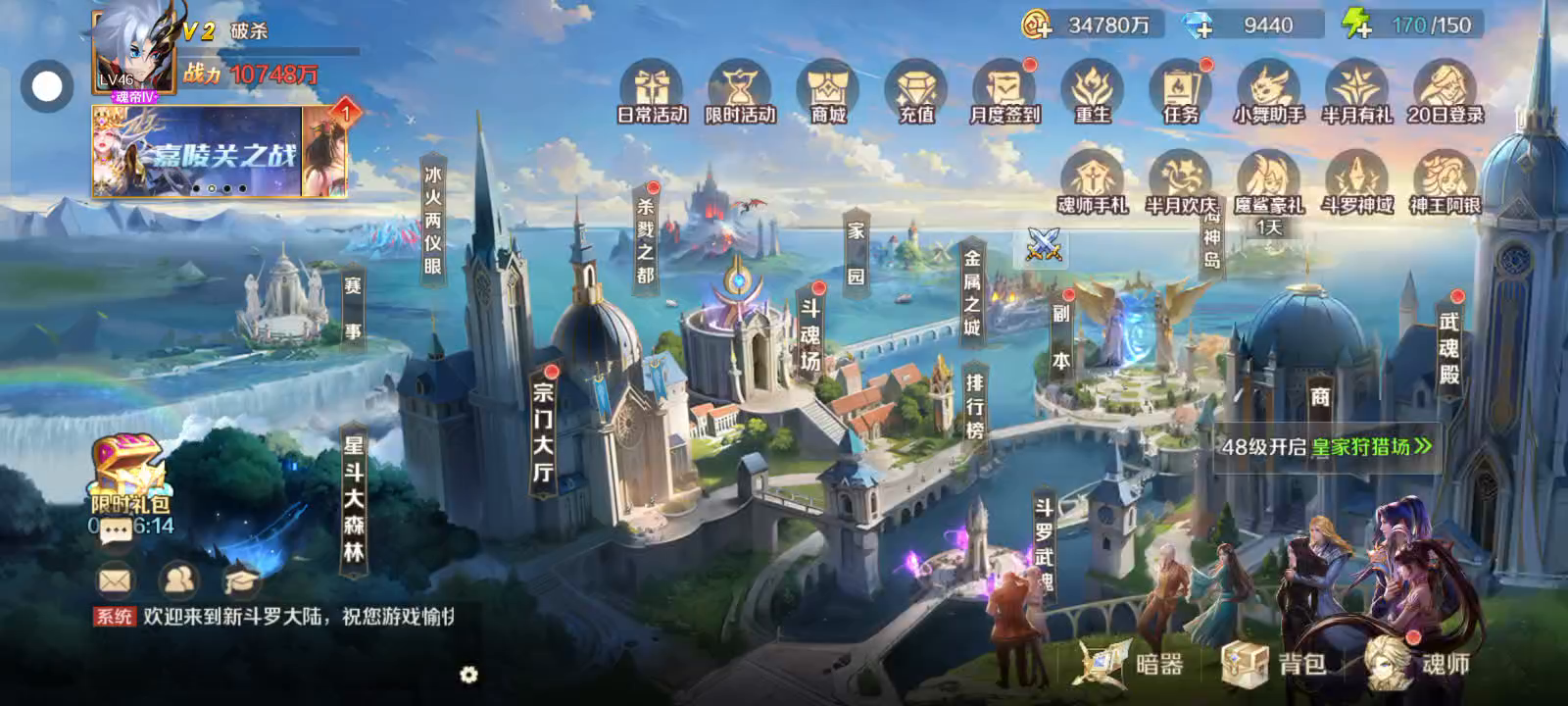Open the mail envelope icon
This screenshot has height=706, width=1568.
115,580
